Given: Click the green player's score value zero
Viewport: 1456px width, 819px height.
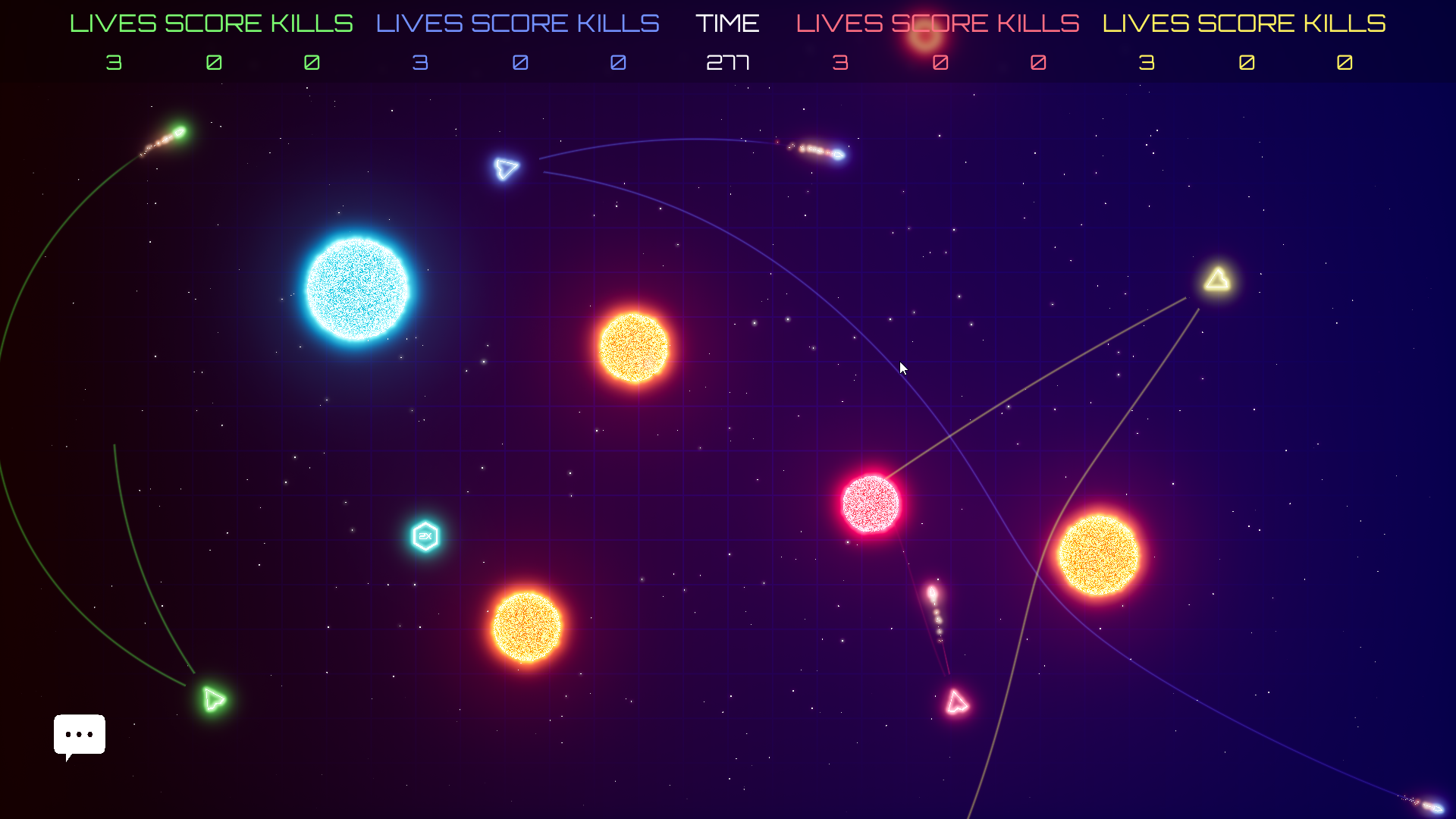Looking at the screenshot, I should pyautogui.click(x=212, y=64).
